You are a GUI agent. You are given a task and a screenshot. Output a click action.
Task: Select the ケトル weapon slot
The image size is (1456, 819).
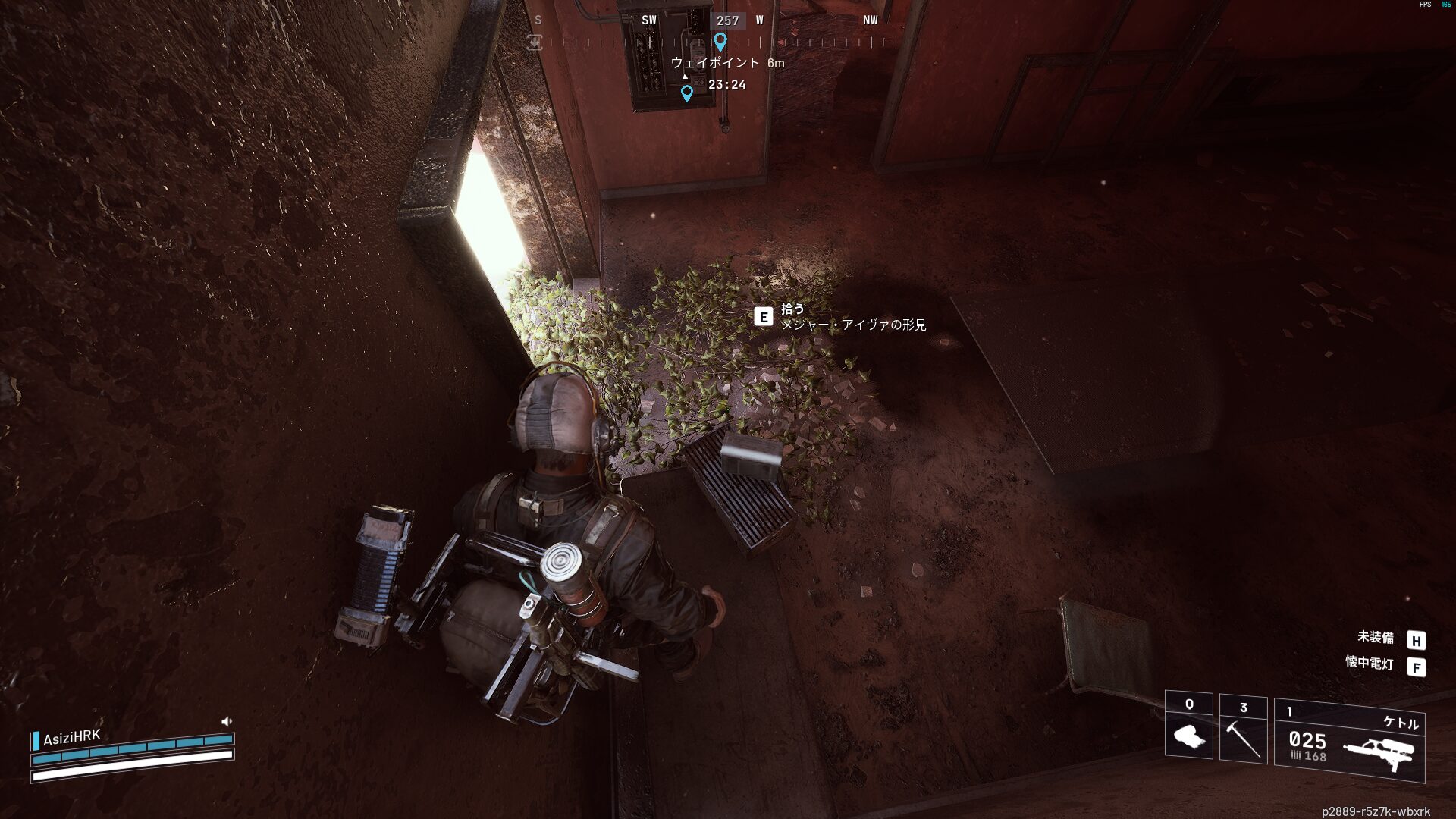1349,742
